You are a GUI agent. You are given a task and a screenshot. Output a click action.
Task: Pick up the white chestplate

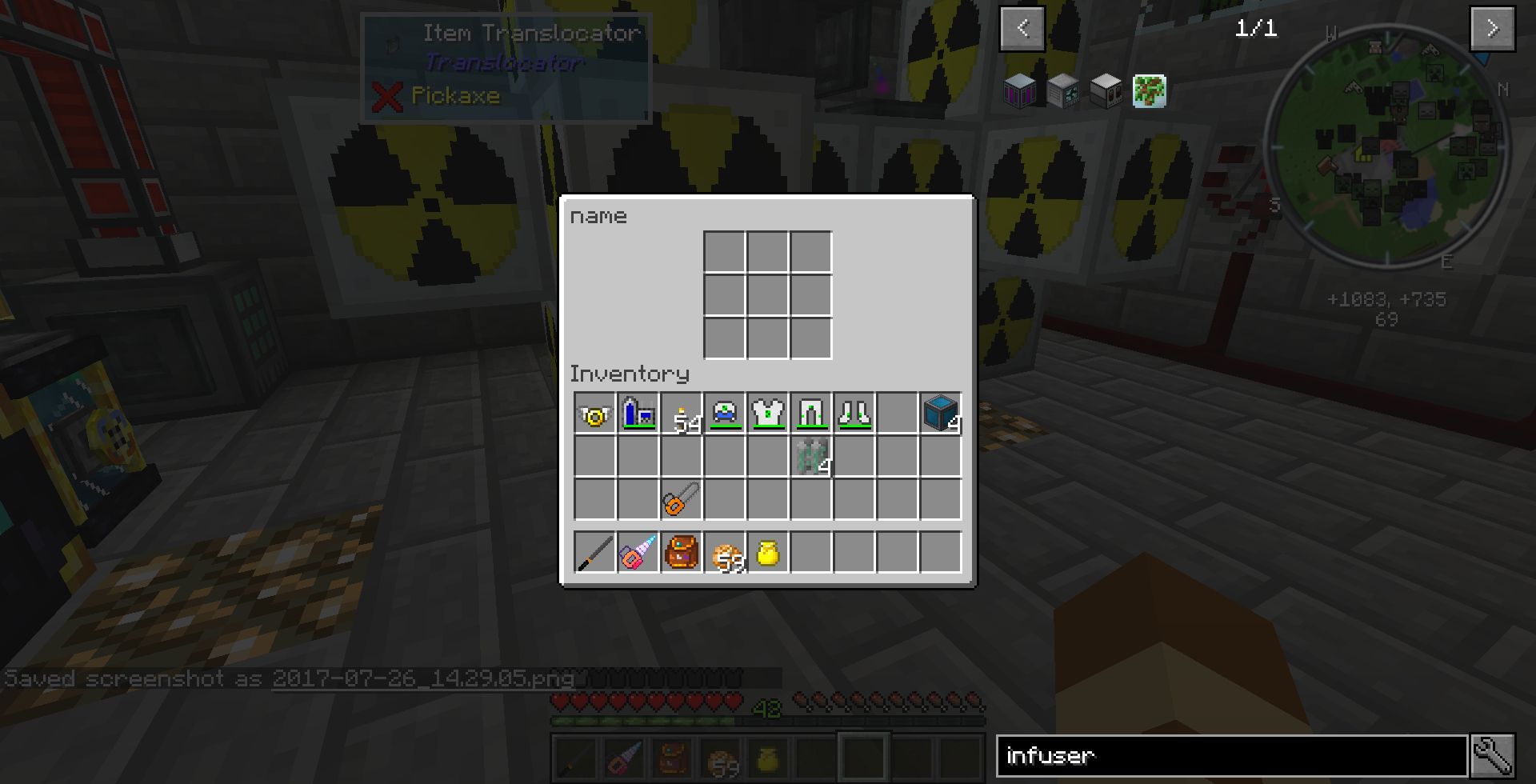point(768,414)
